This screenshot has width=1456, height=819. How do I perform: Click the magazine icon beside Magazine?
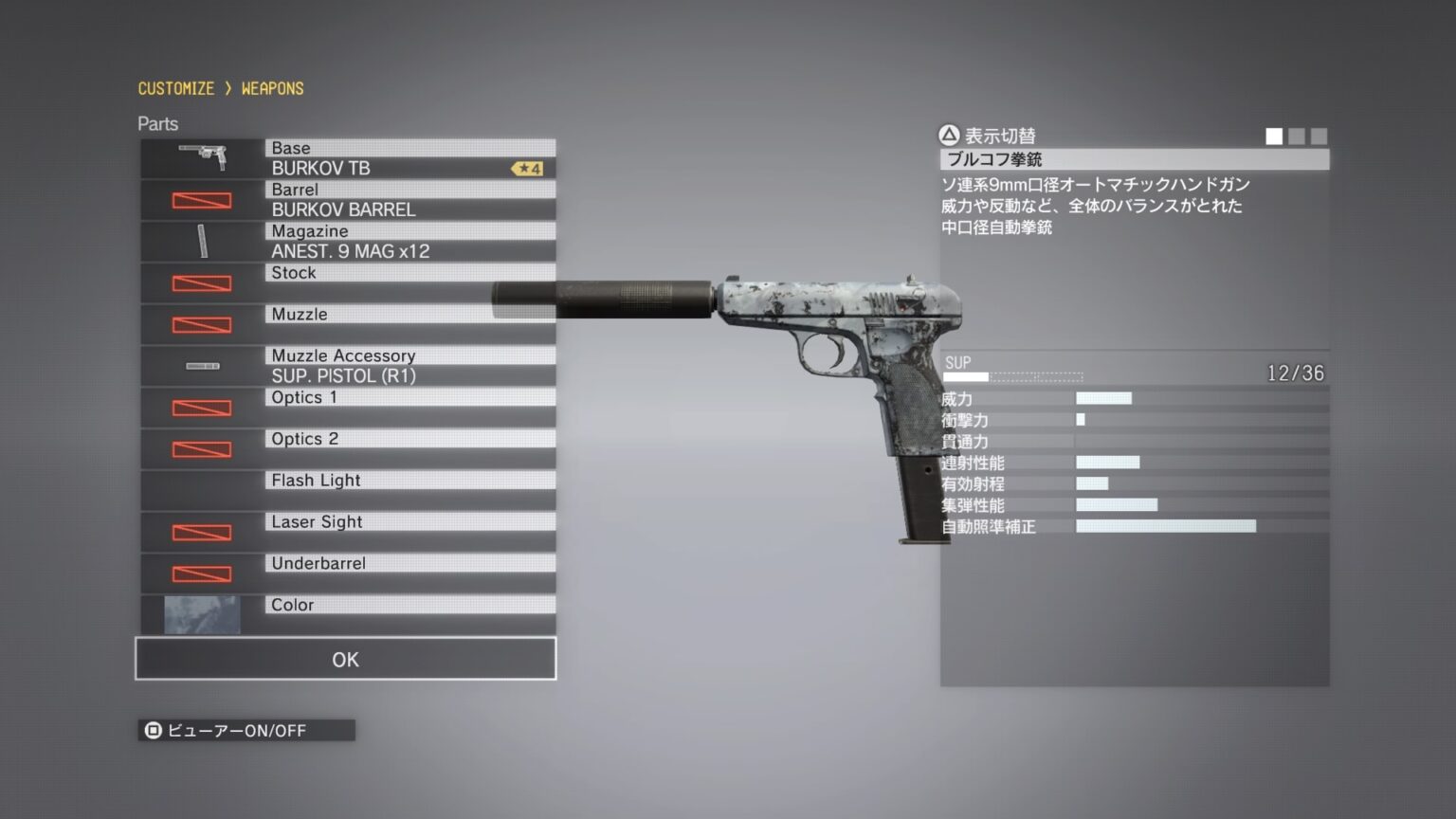[x=202, y=241]
